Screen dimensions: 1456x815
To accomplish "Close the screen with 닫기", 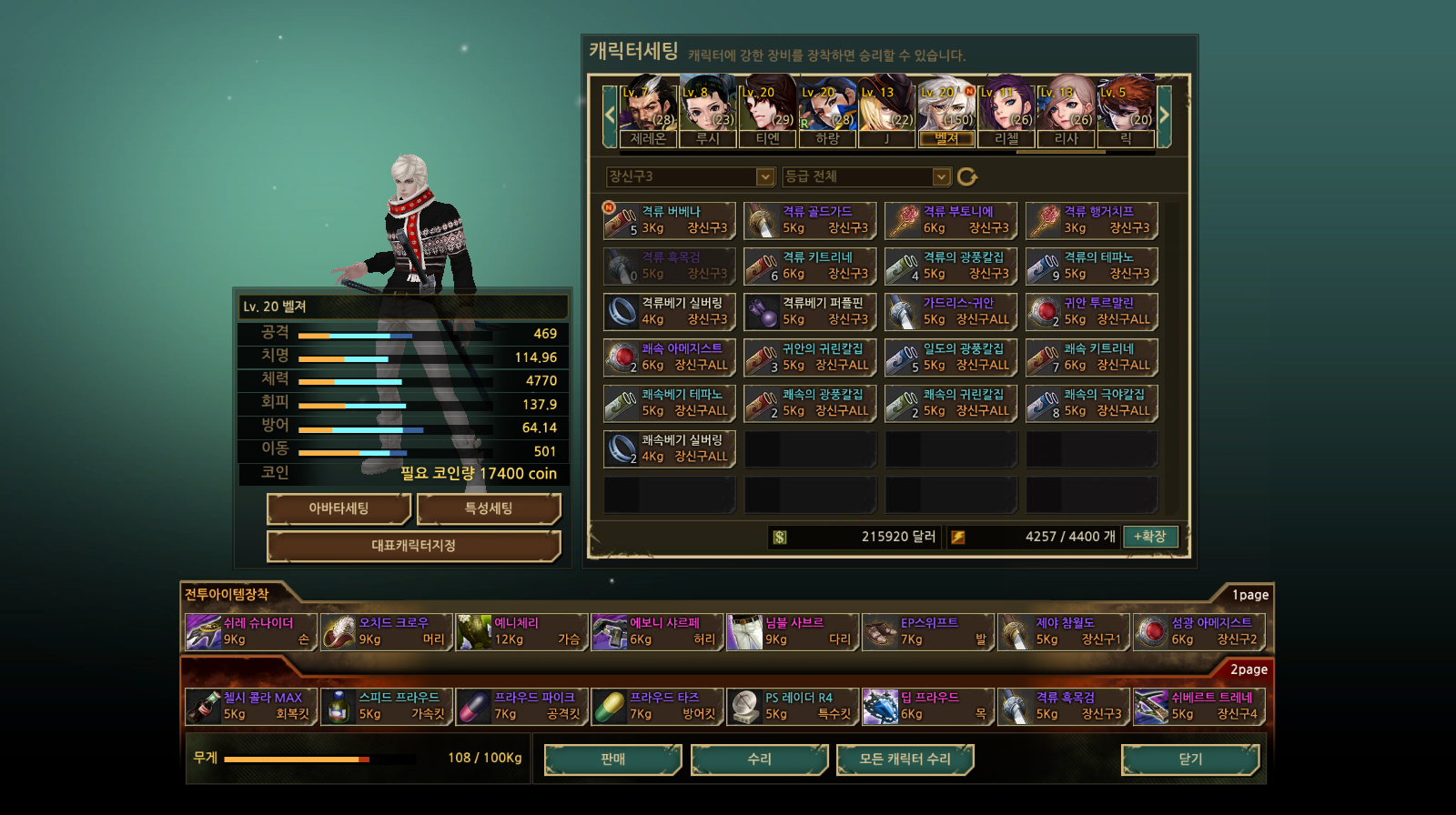I will [x=1190, y=760].
